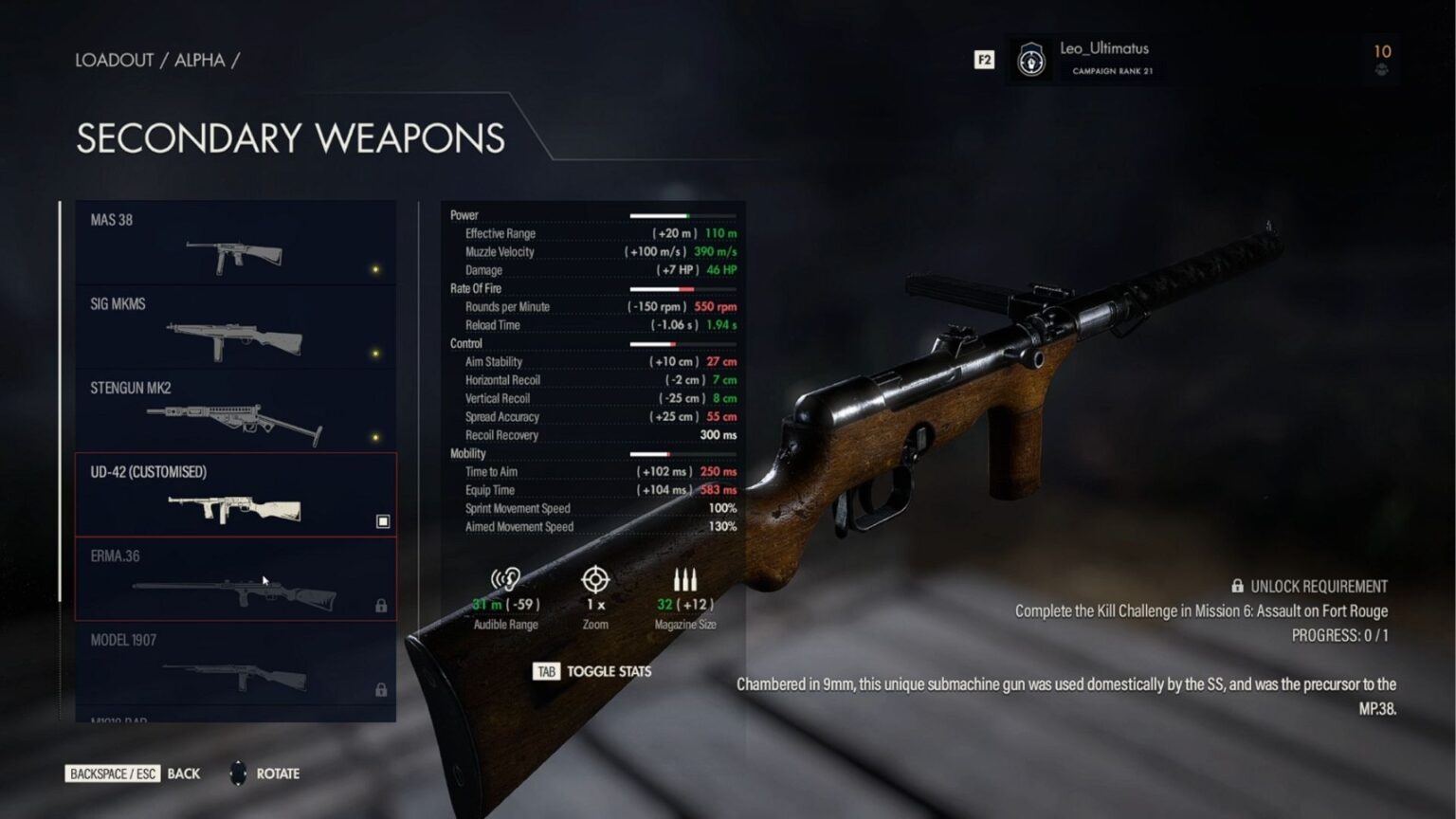The height and width of the screenshot is (819, 1456).
Task: Click the customised marker on UD-42
Action: click(x=383, y=520)
